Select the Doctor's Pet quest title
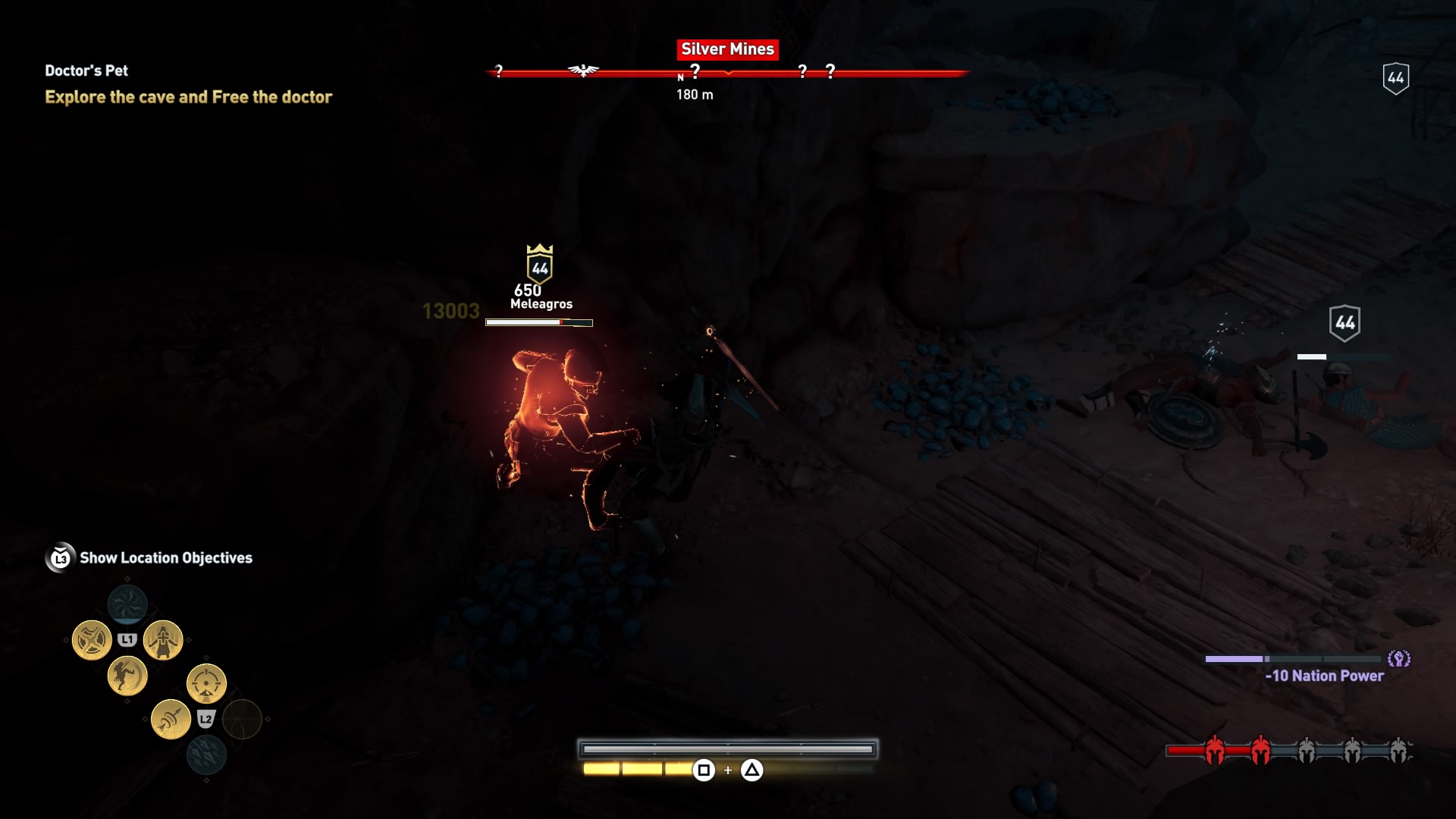 point(86,71)
